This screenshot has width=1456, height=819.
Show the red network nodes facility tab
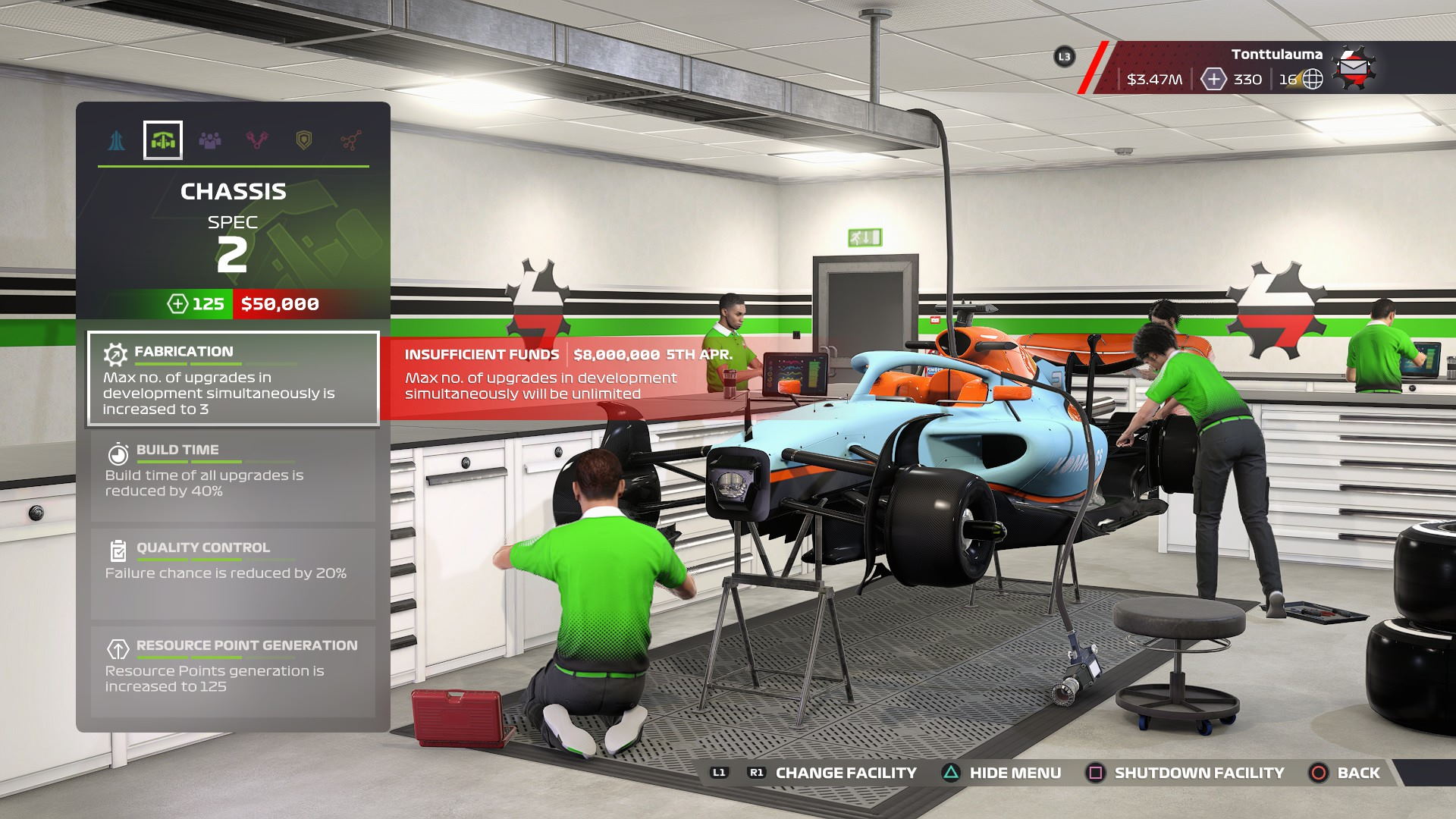(350, 140)
